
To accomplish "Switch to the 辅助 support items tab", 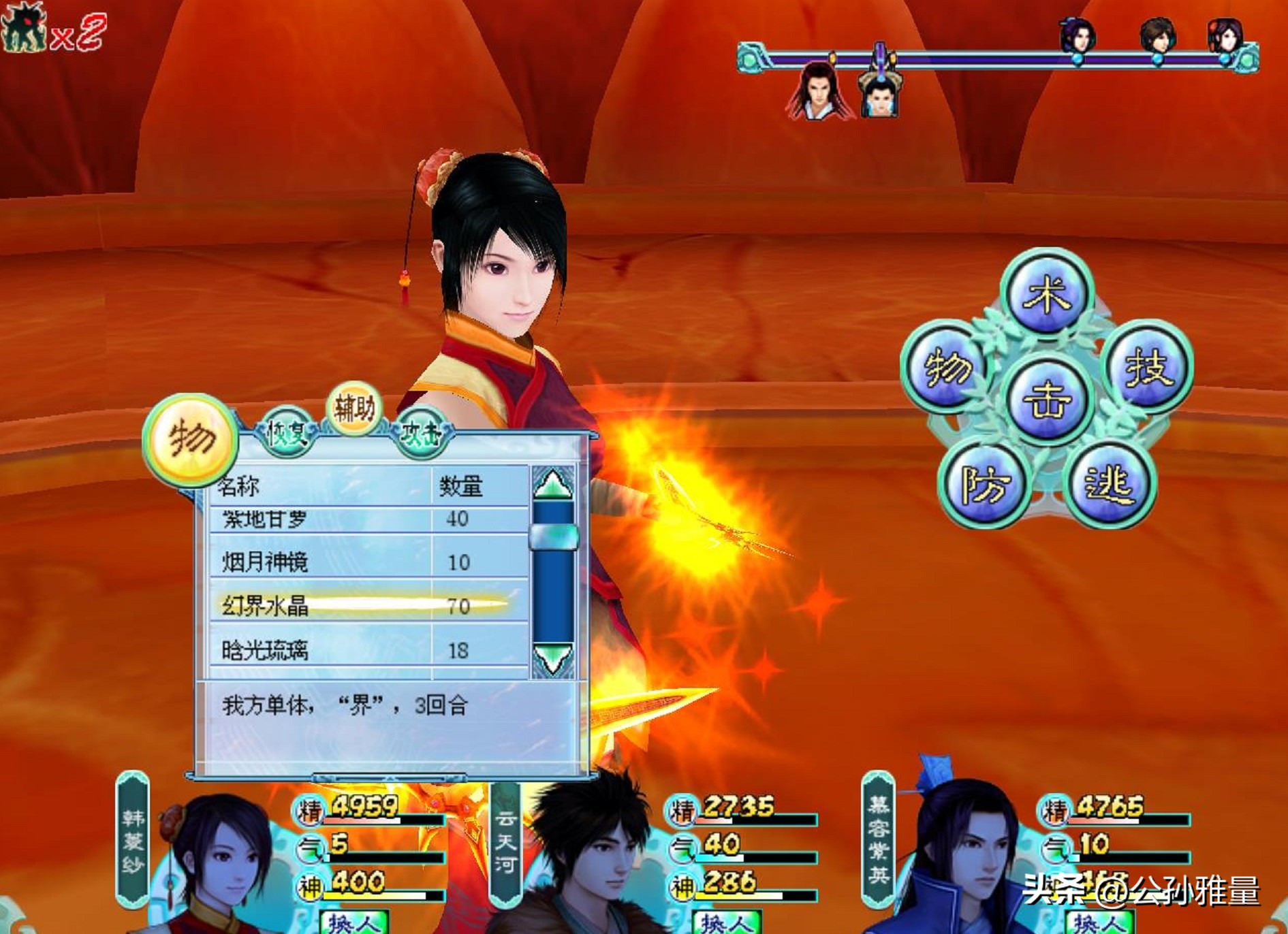I will click(354, 408).
